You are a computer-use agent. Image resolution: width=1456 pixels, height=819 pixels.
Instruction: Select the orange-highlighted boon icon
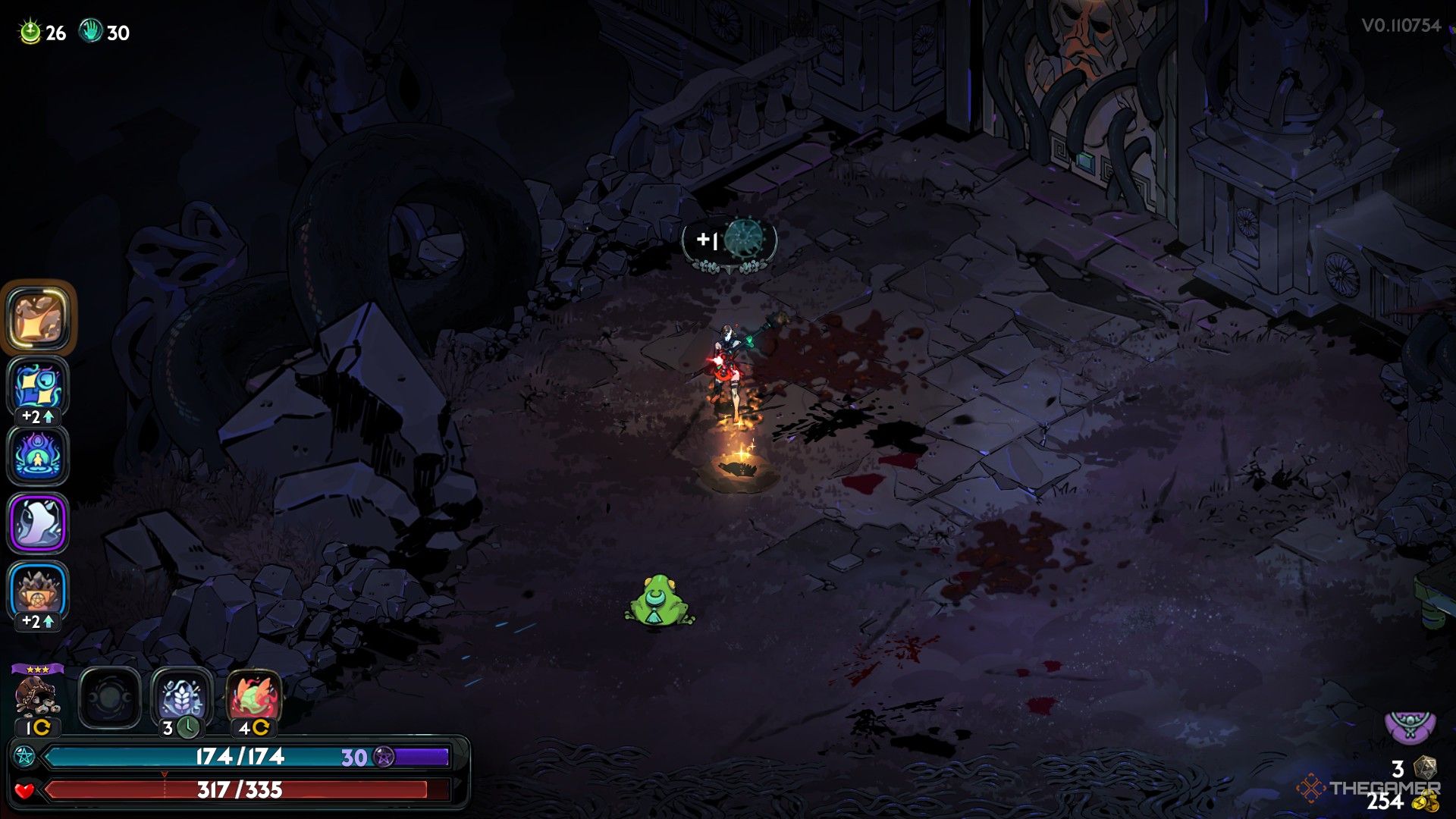38,318
